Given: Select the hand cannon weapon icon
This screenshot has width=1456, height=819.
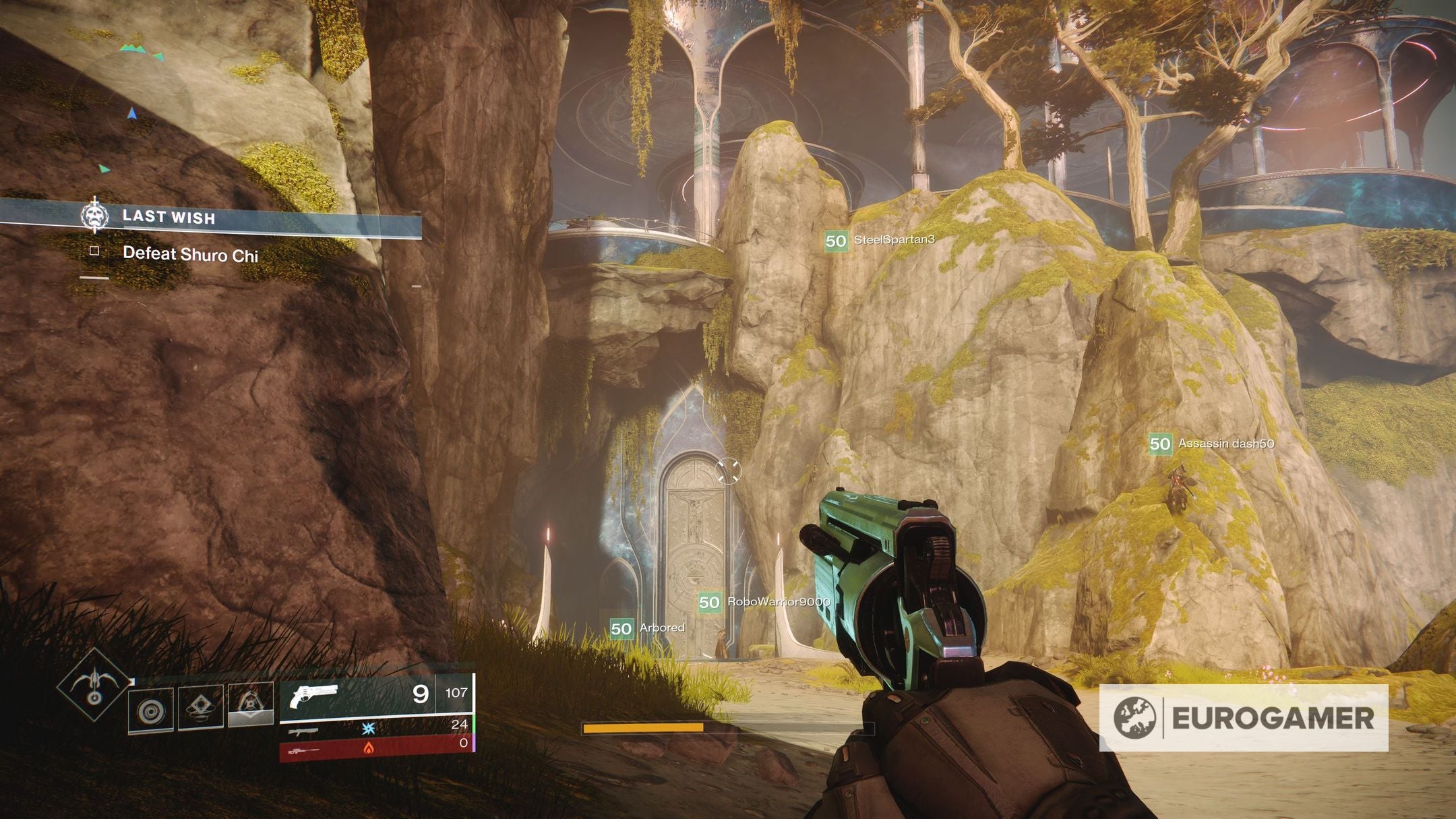Looking at the screenshot, I should coord(312,695).
